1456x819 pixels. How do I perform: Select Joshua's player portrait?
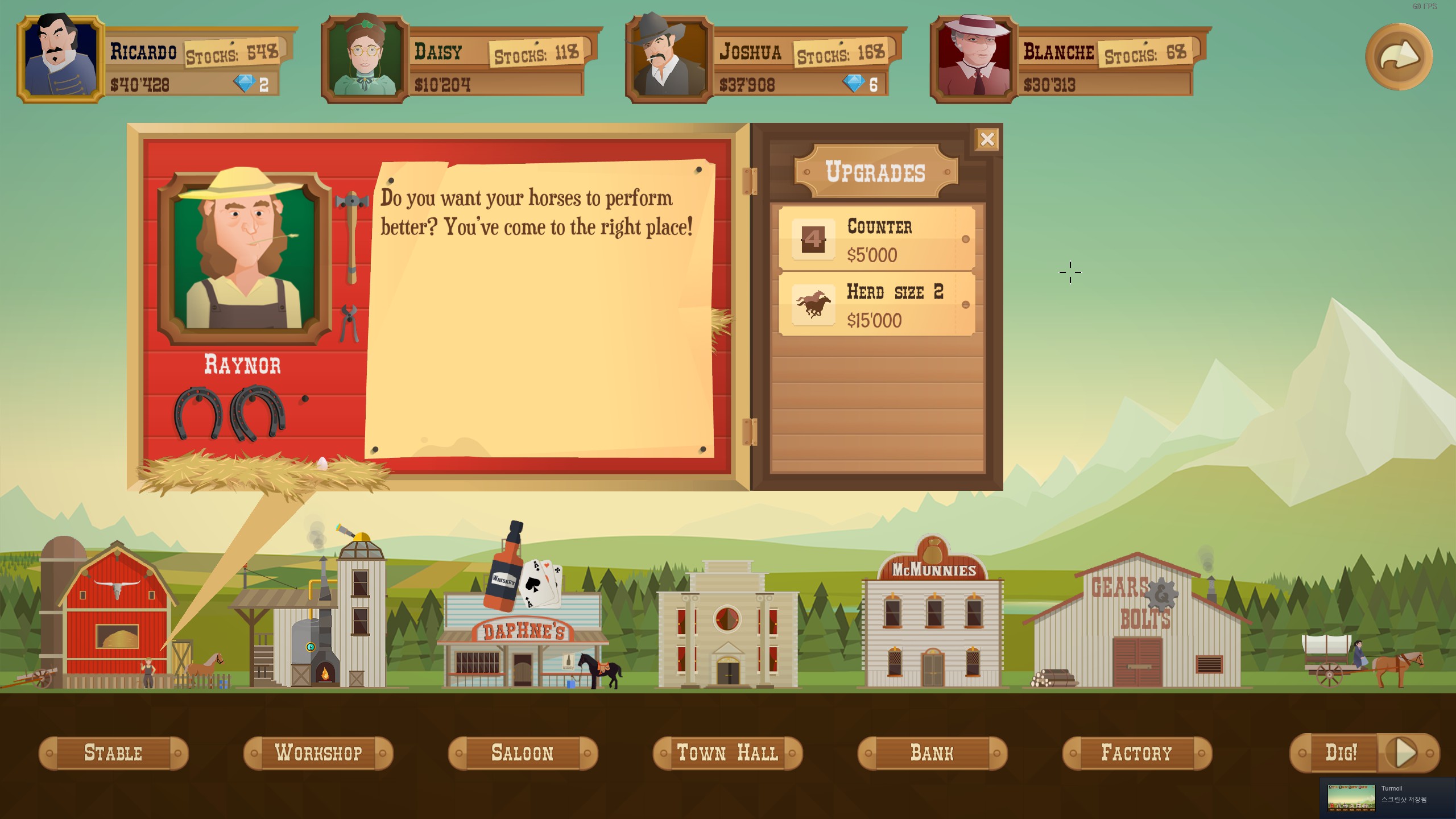669,59
